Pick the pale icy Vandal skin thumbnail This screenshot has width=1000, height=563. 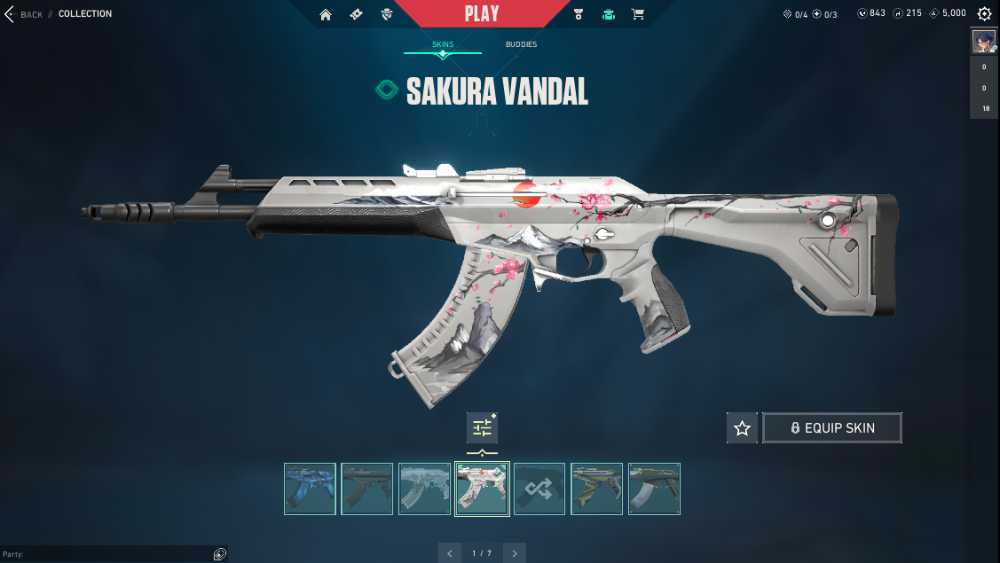(424, 488)
